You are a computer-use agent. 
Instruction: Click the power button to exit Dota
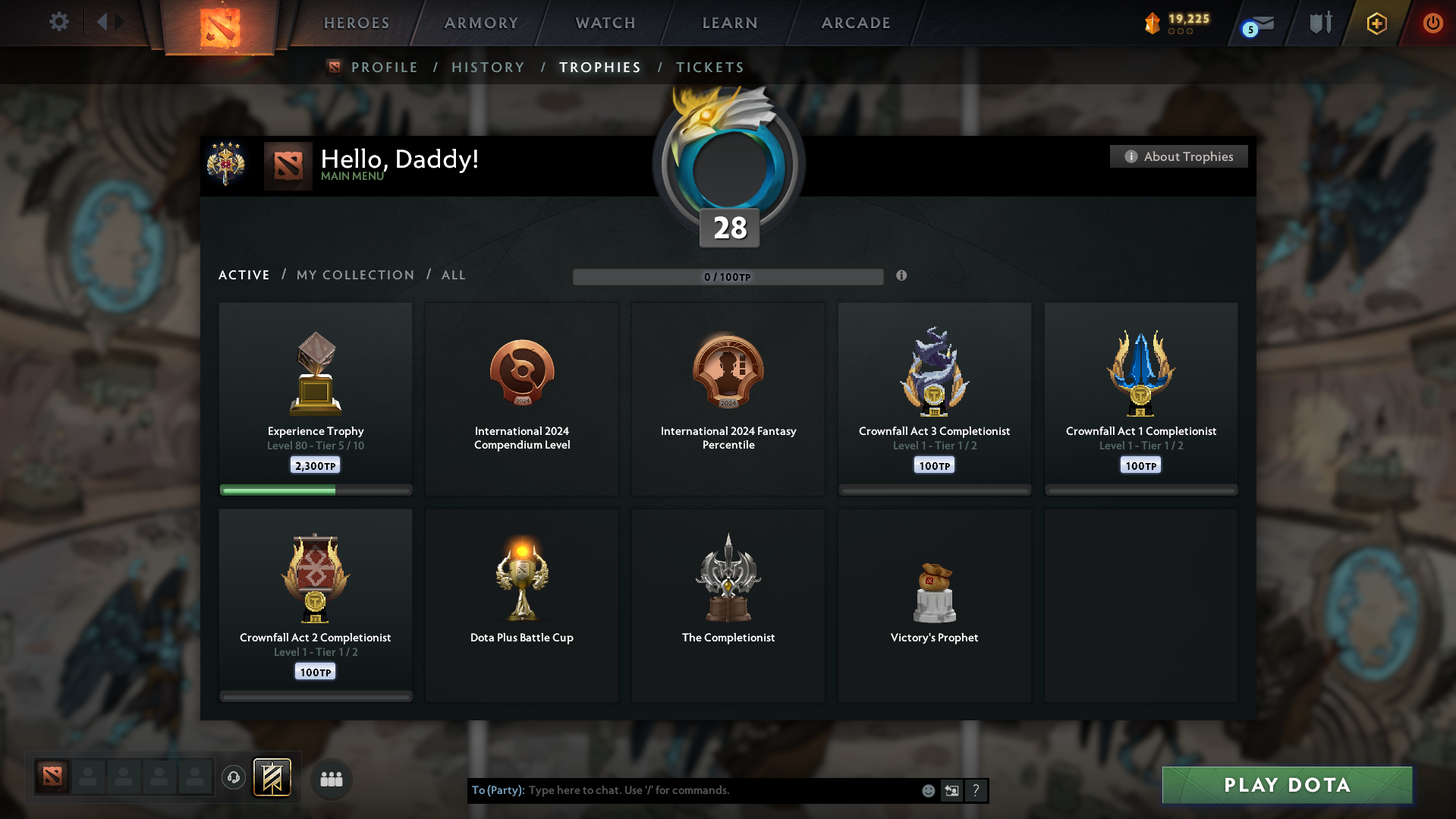coord(1432,23)
